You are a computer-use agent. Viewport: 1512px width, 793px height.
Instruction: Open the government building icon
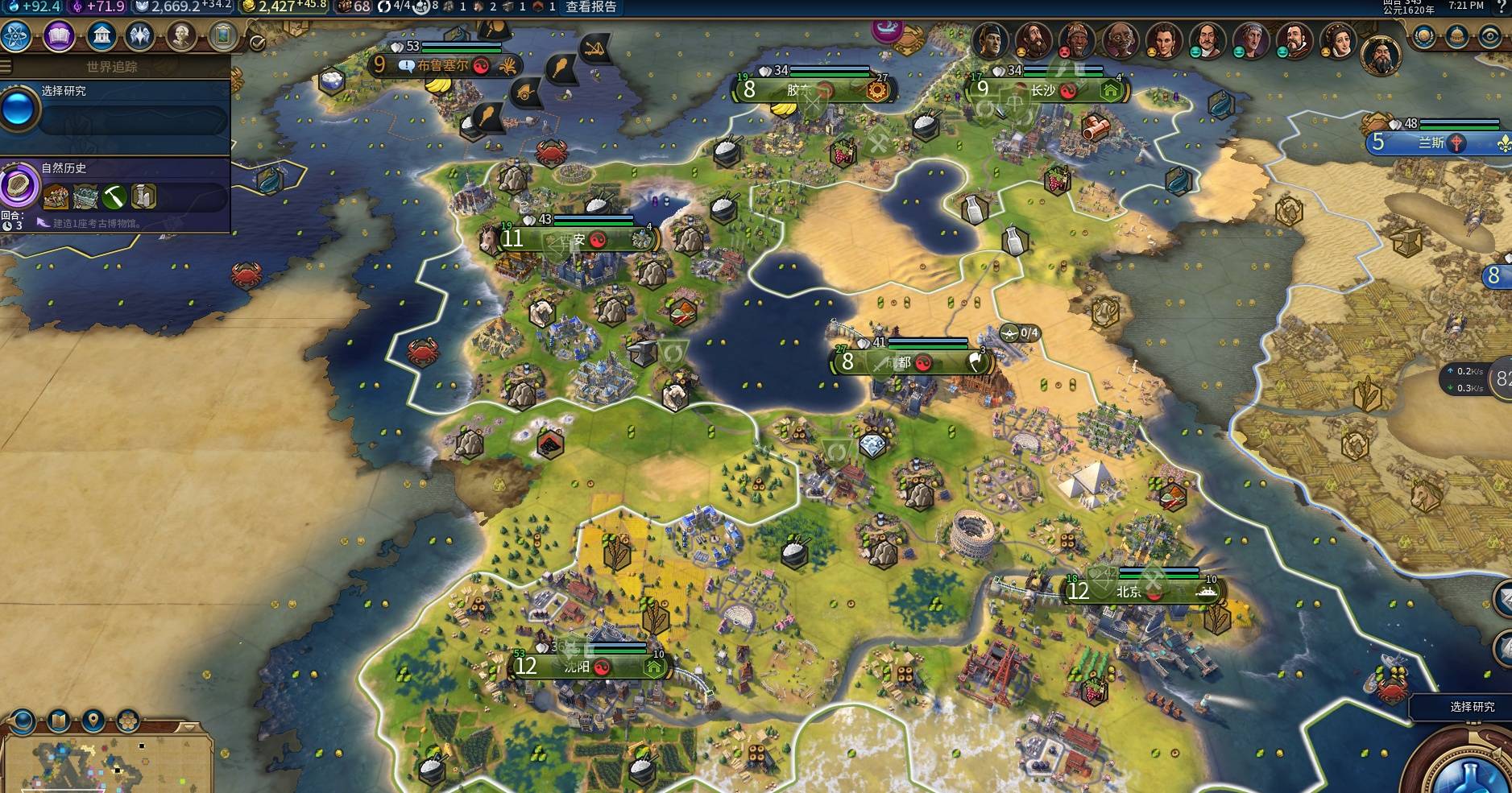101,36
